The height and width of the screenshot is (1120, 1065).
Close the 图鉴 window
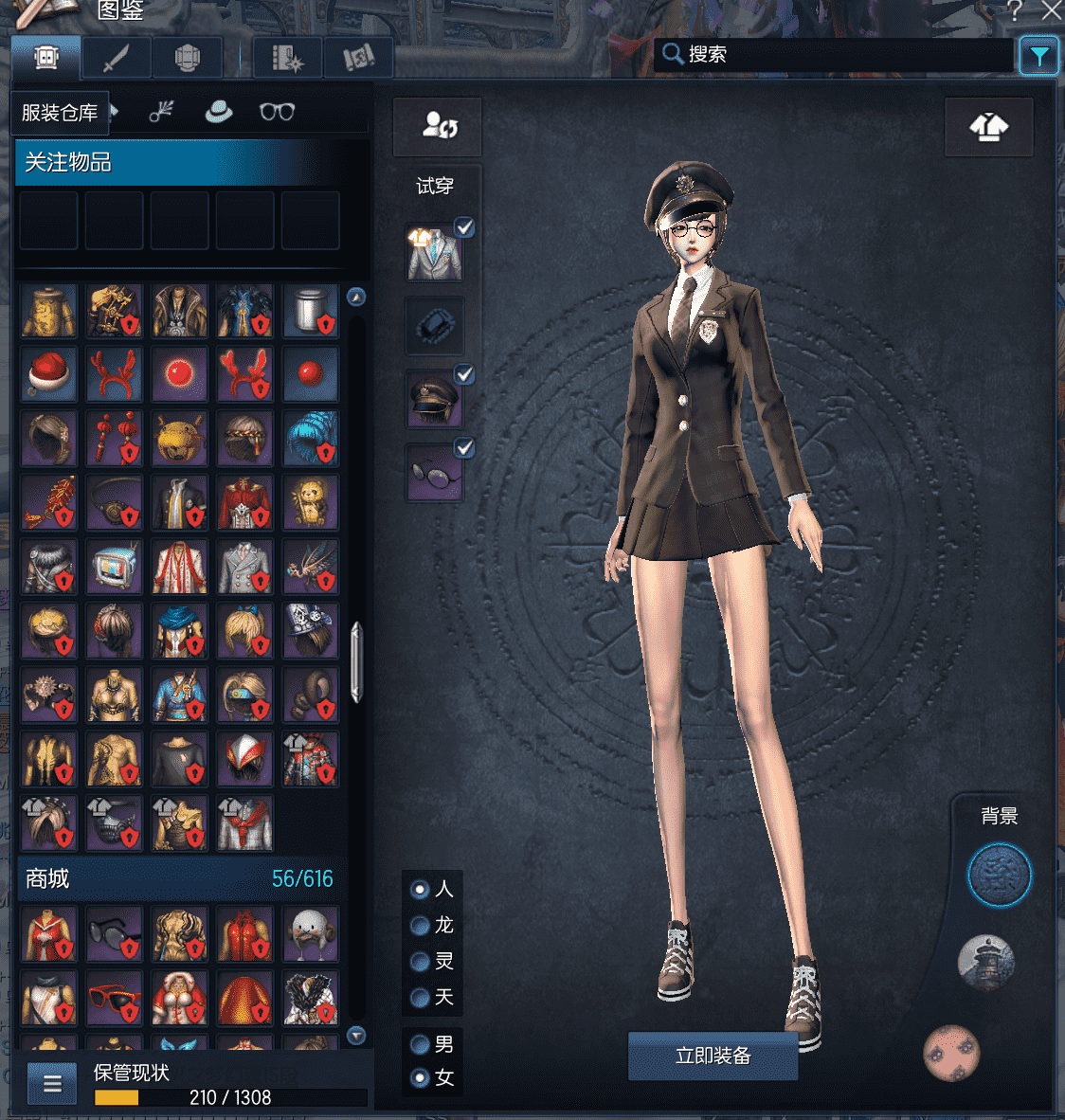click(x=1052, y=10)
